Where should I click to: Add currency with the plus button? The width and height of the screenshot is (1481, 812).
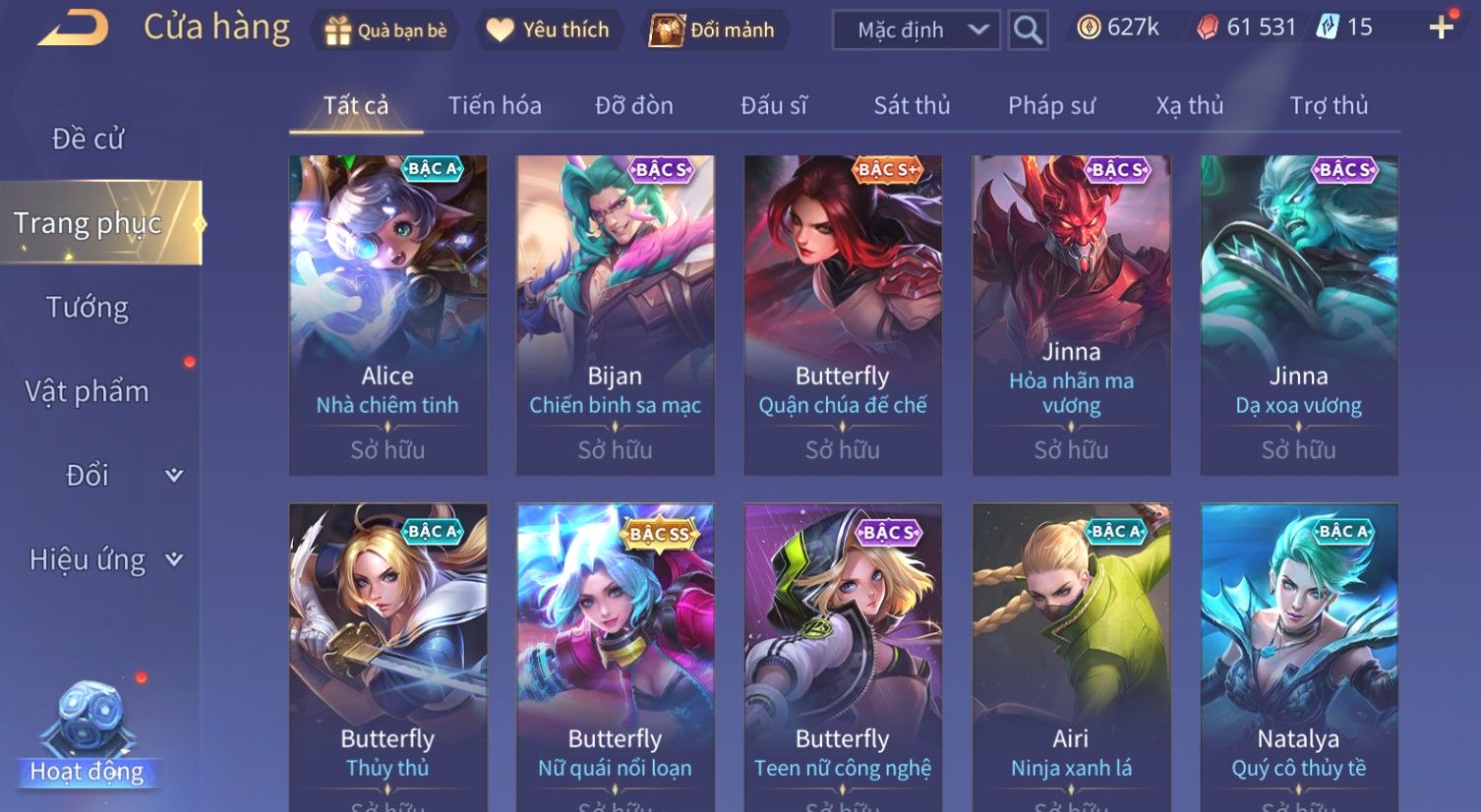pyautogui.click(x=1441, y=29)
